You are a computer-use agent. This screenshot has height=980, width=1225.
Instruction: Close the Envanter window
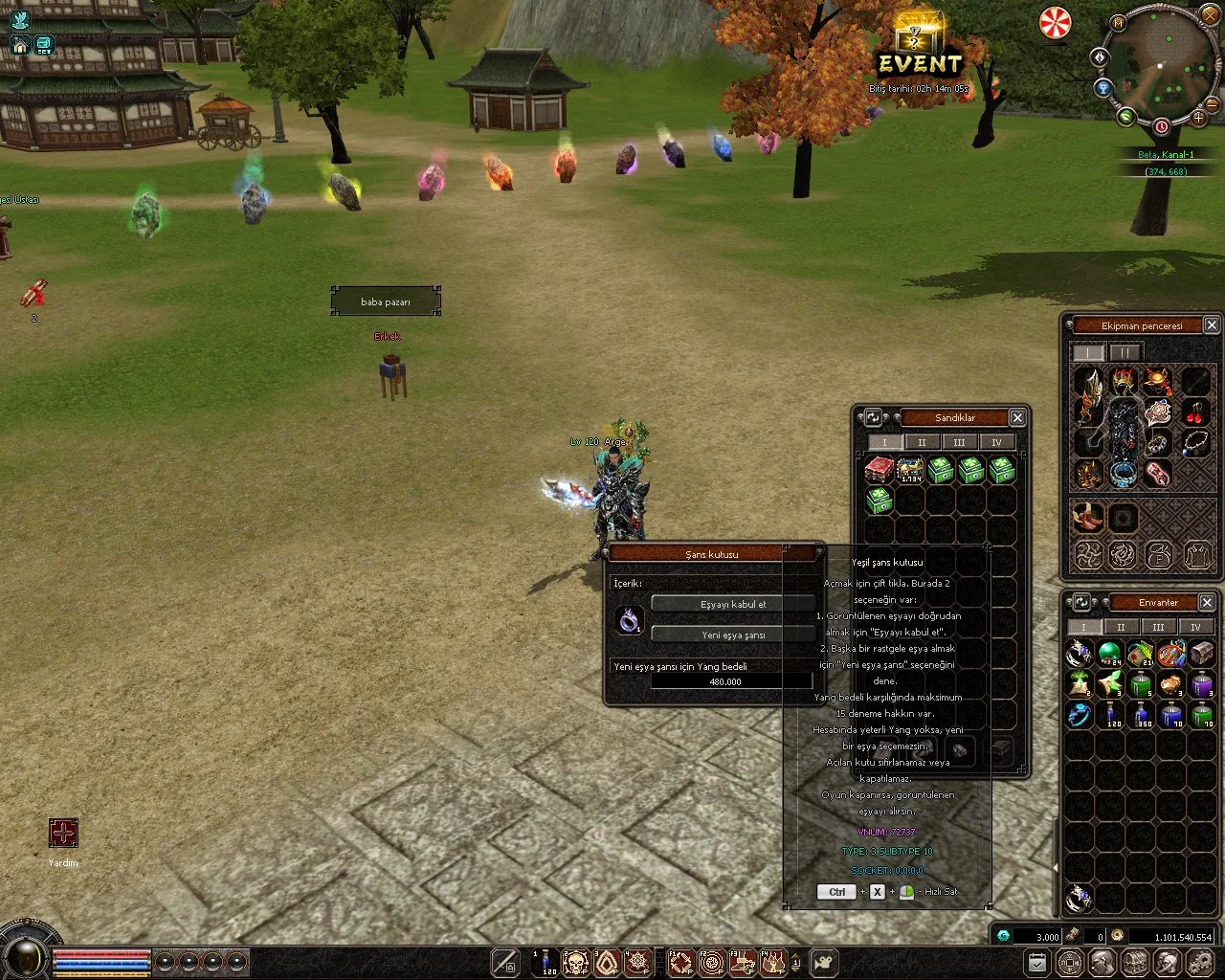pyautogui.click(x=1207, y=602)
